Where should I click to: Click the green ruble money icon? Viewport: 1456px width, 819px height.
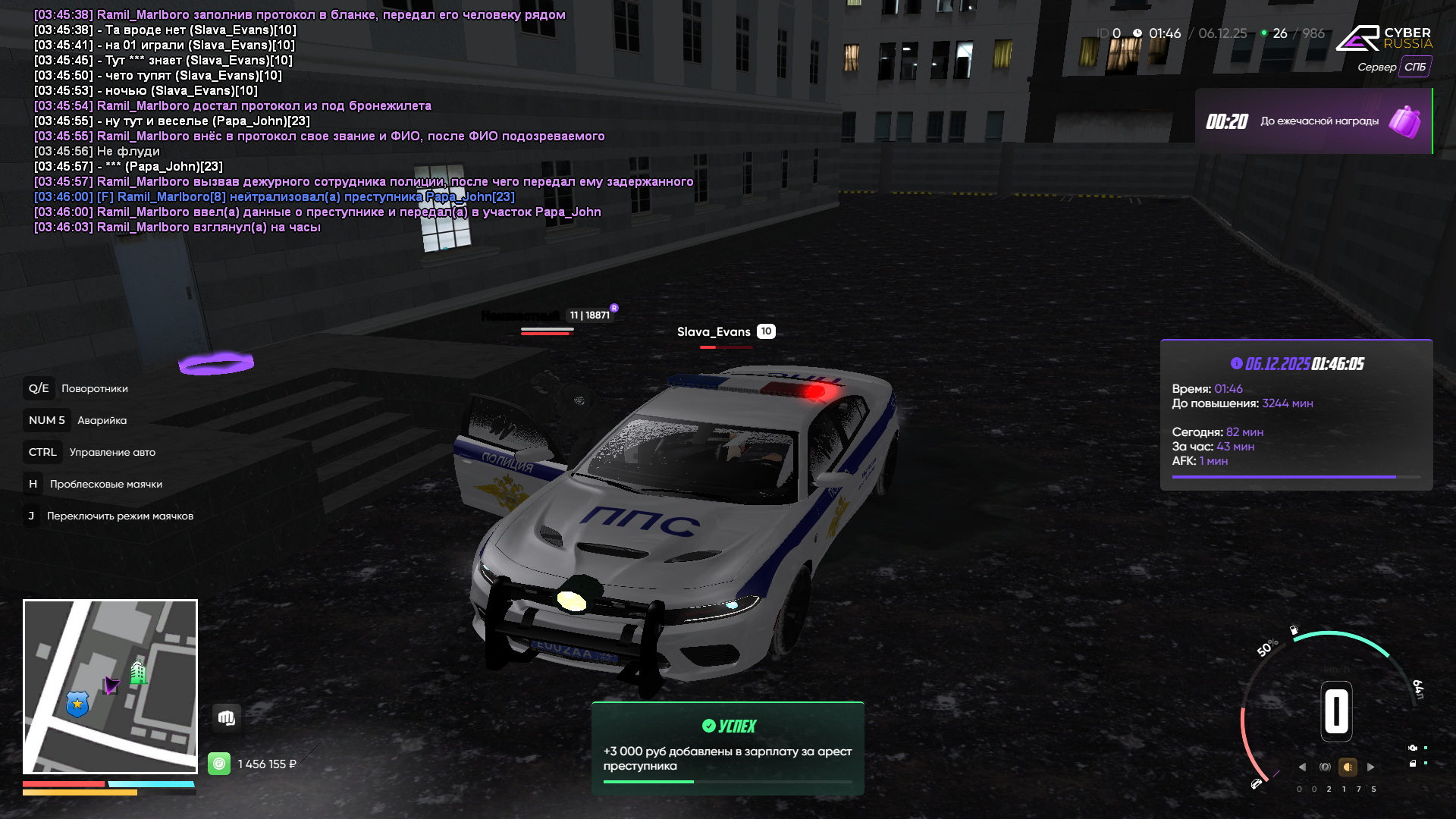219,764
